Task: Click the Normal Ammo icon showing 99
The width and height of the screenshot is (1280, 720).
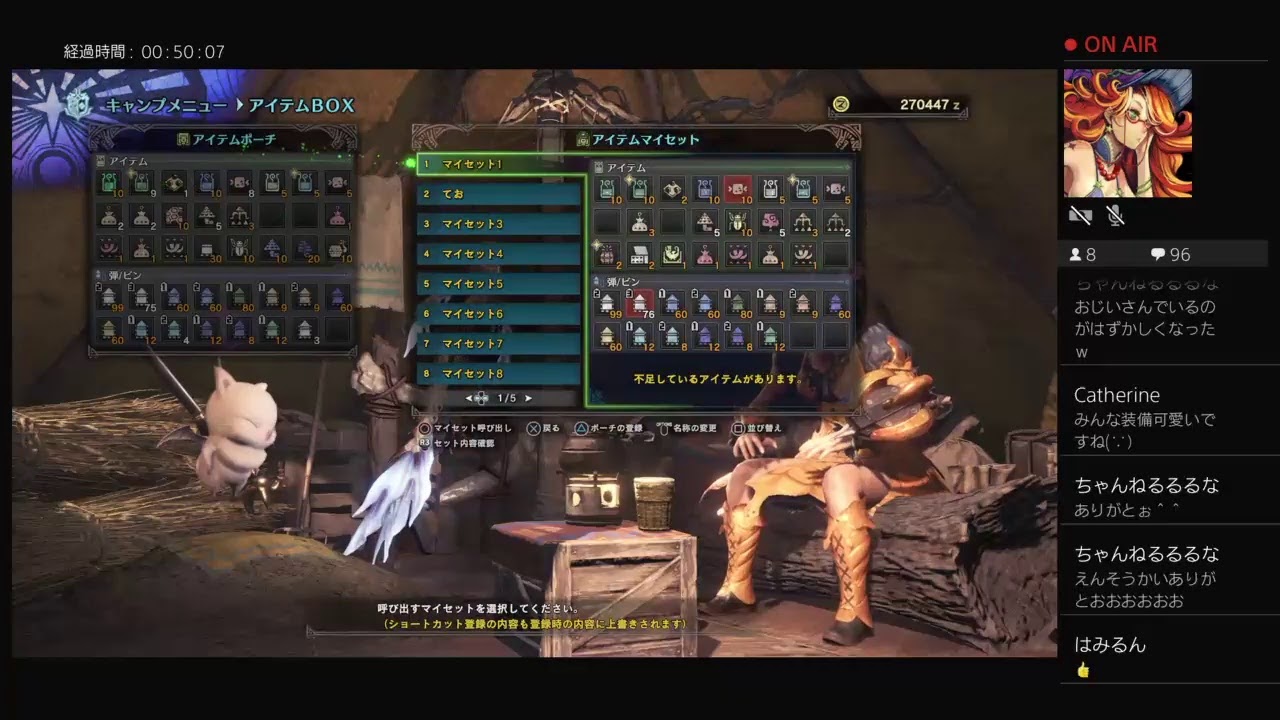Action: [109, 296]
